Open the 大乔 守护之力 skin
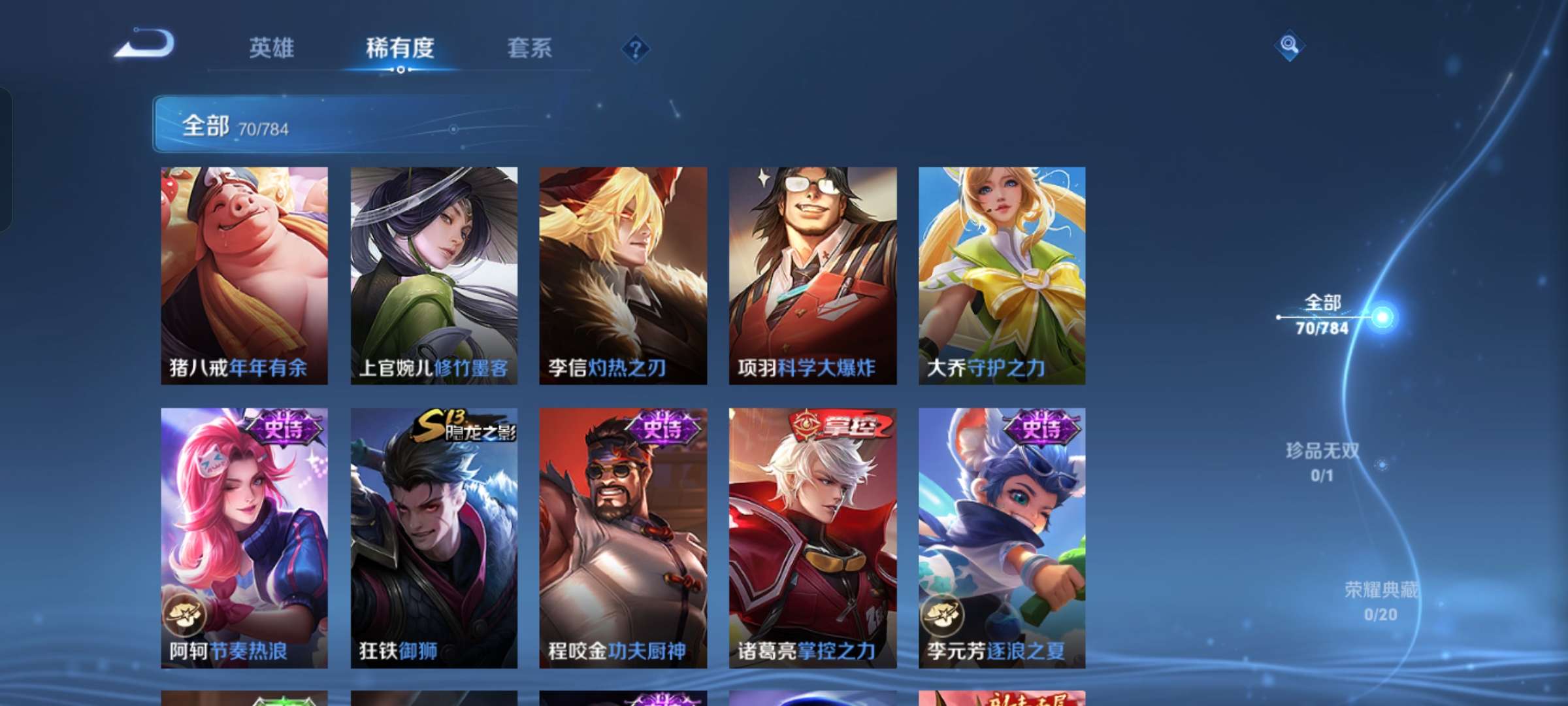Viewport: 1568px width, 706px height. pyautogui.click(x=1001, y=275)
